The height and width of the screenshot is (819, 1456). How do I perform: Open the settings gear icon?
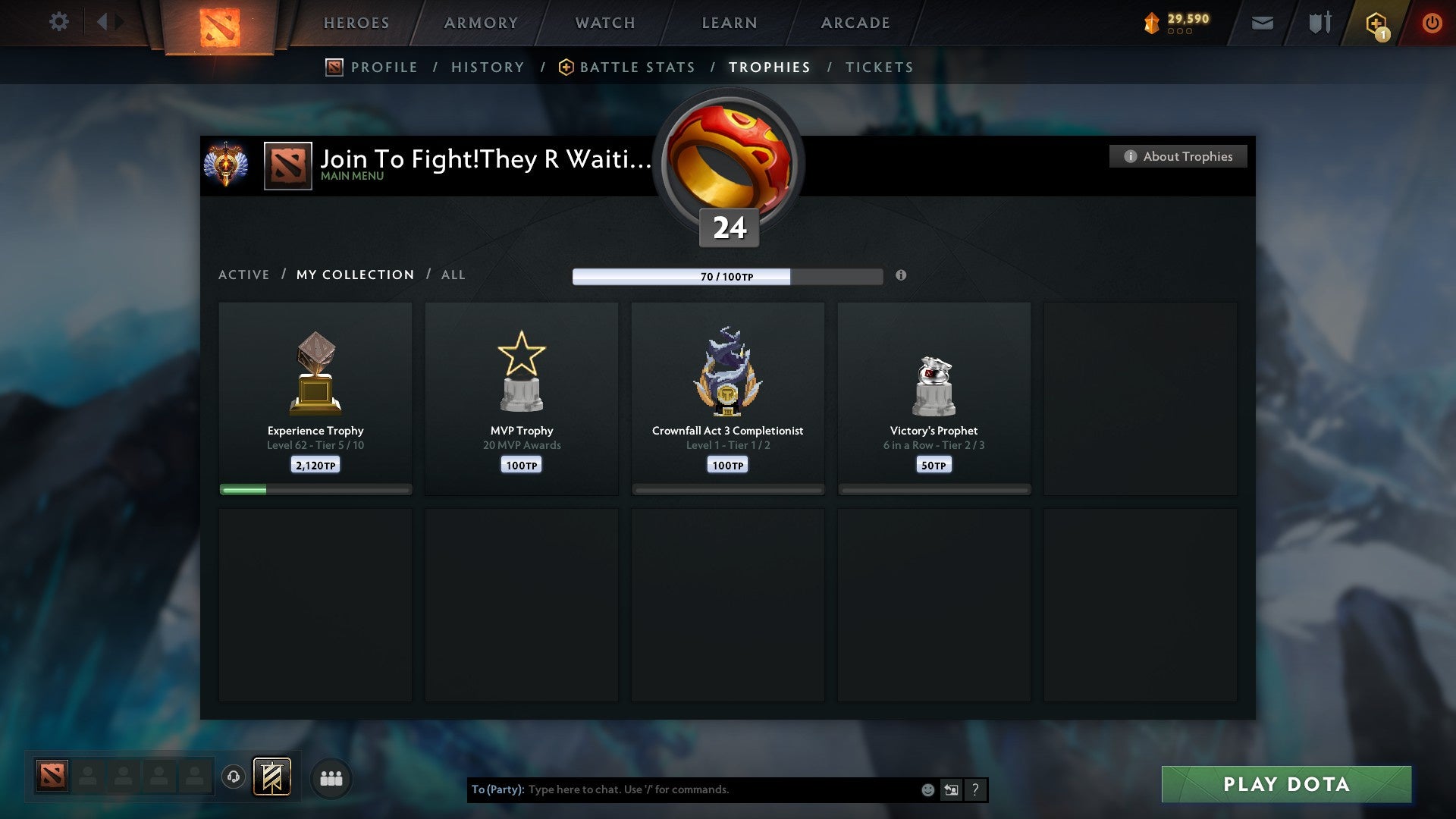[59, 21]
